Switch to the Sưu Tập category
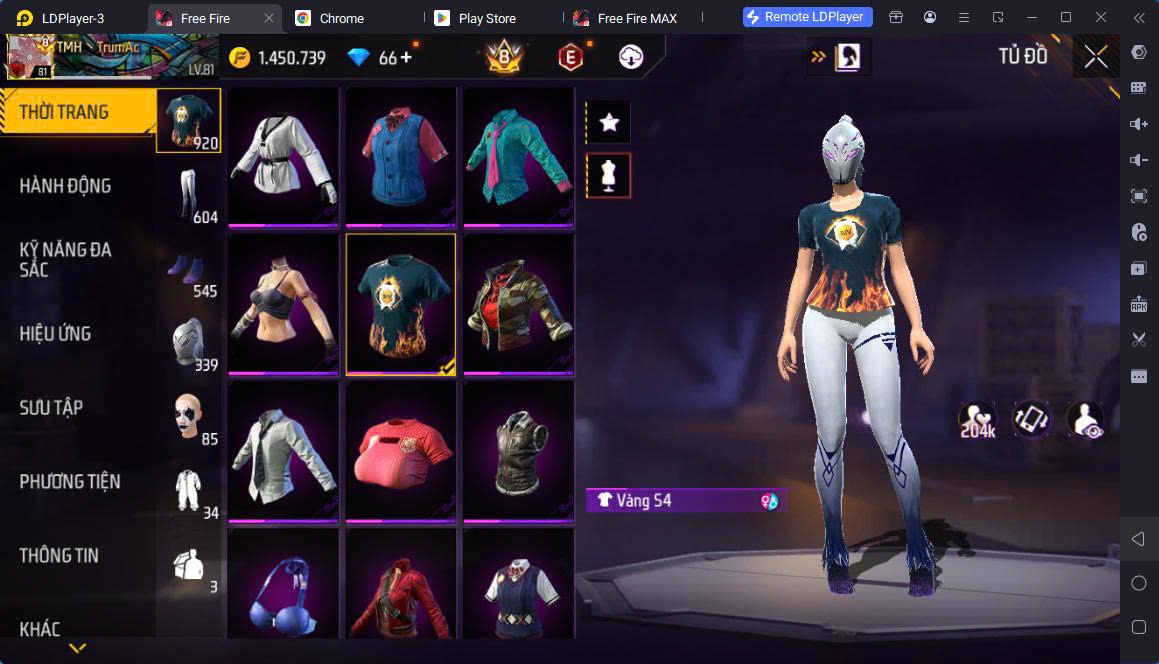The height and width of the screenshot is (664, 1159). pyautogui.click(x=51, y=407)
